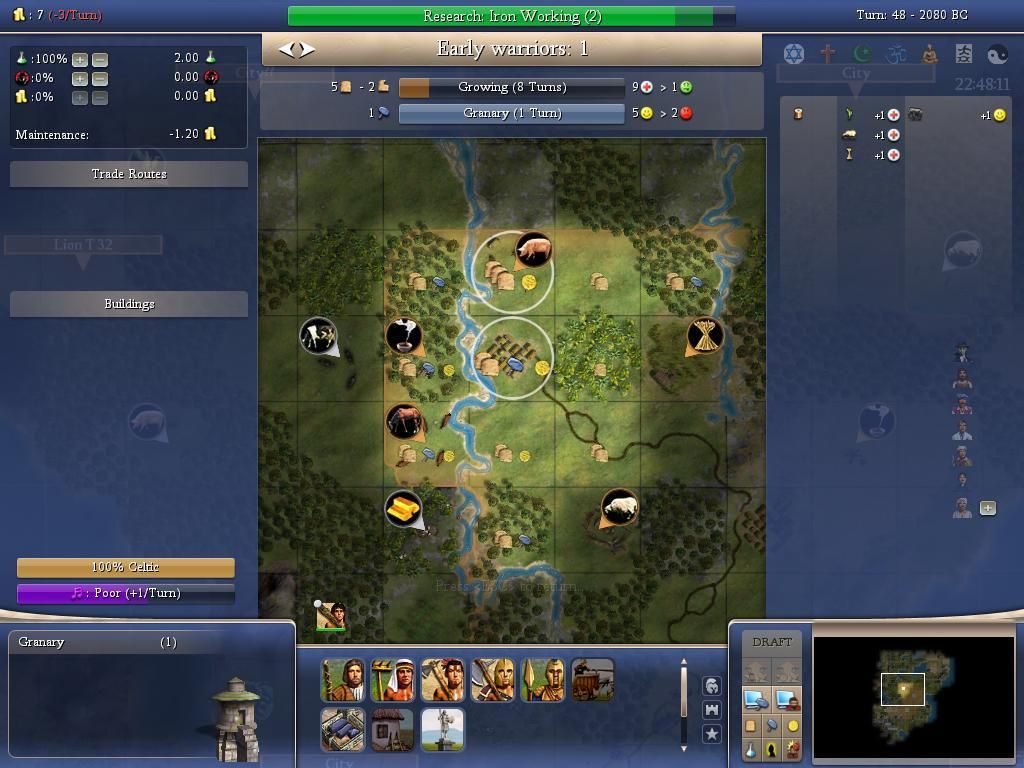Queue the Chariot unit for production
Image resolution: width=1024 pixels, height=768 pixels.
coord(592,680)
